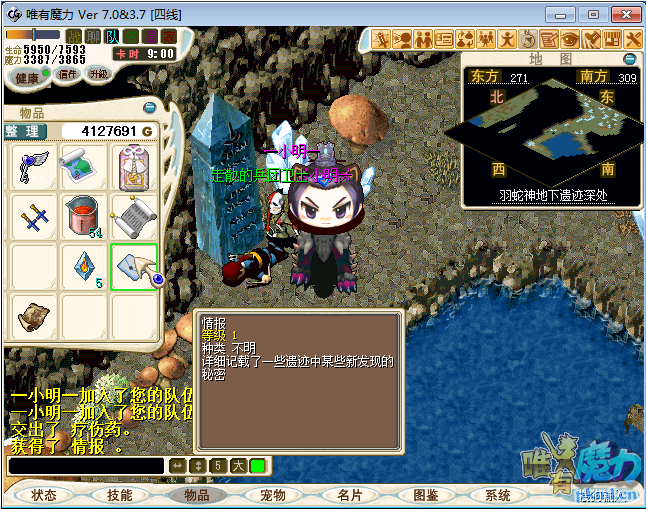Minimize the 地图 map panel
Screen dimensions: 646x509
pos(628,58)
